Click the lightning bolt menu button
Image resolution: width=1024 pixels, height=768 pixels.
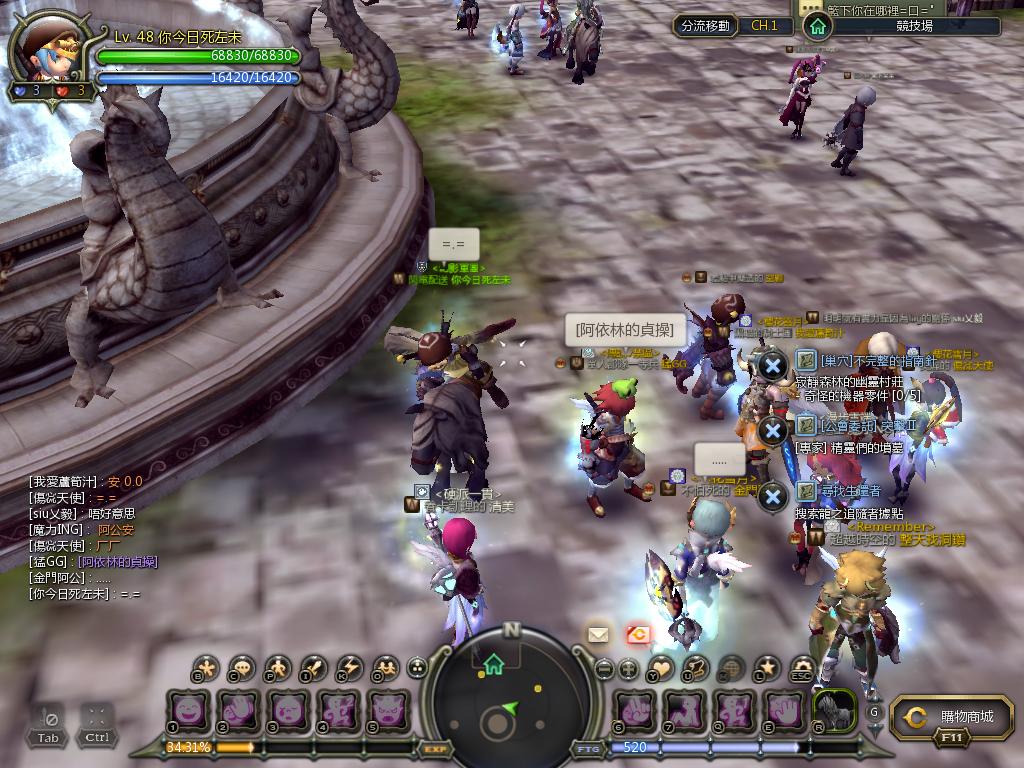click(349, 668)
